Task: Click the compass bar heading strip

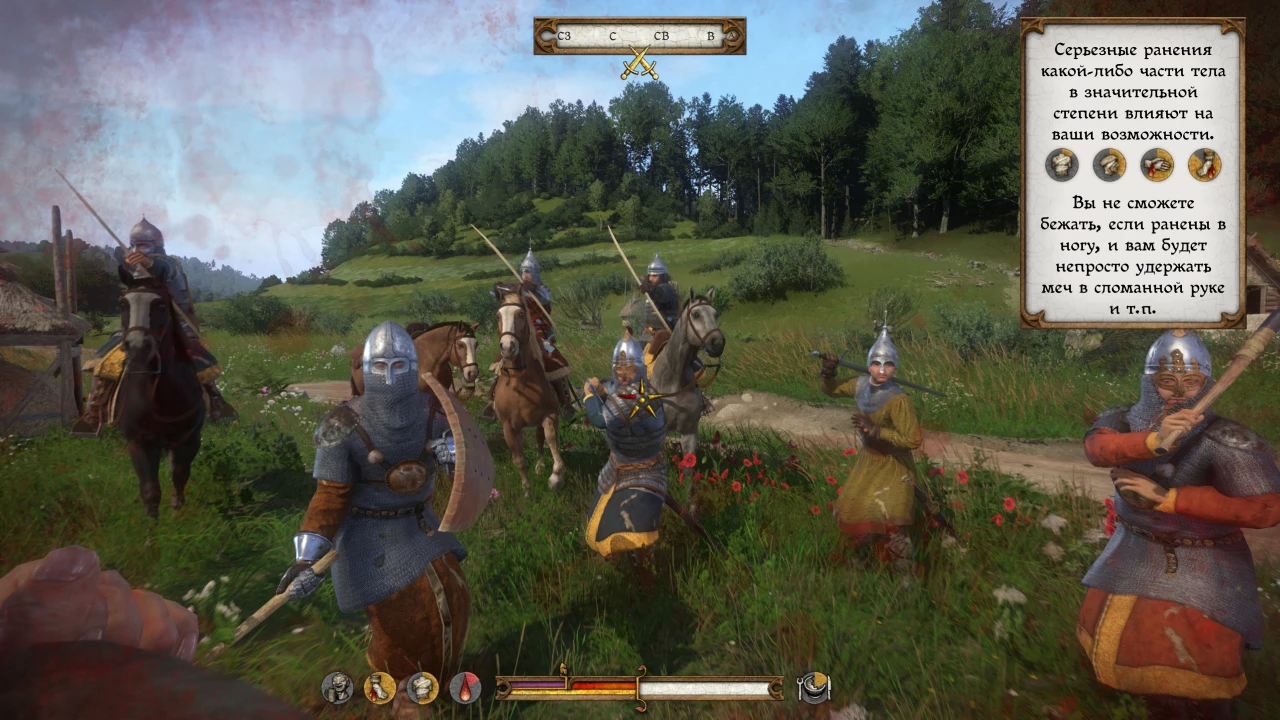Action: [x=639, y=36]
